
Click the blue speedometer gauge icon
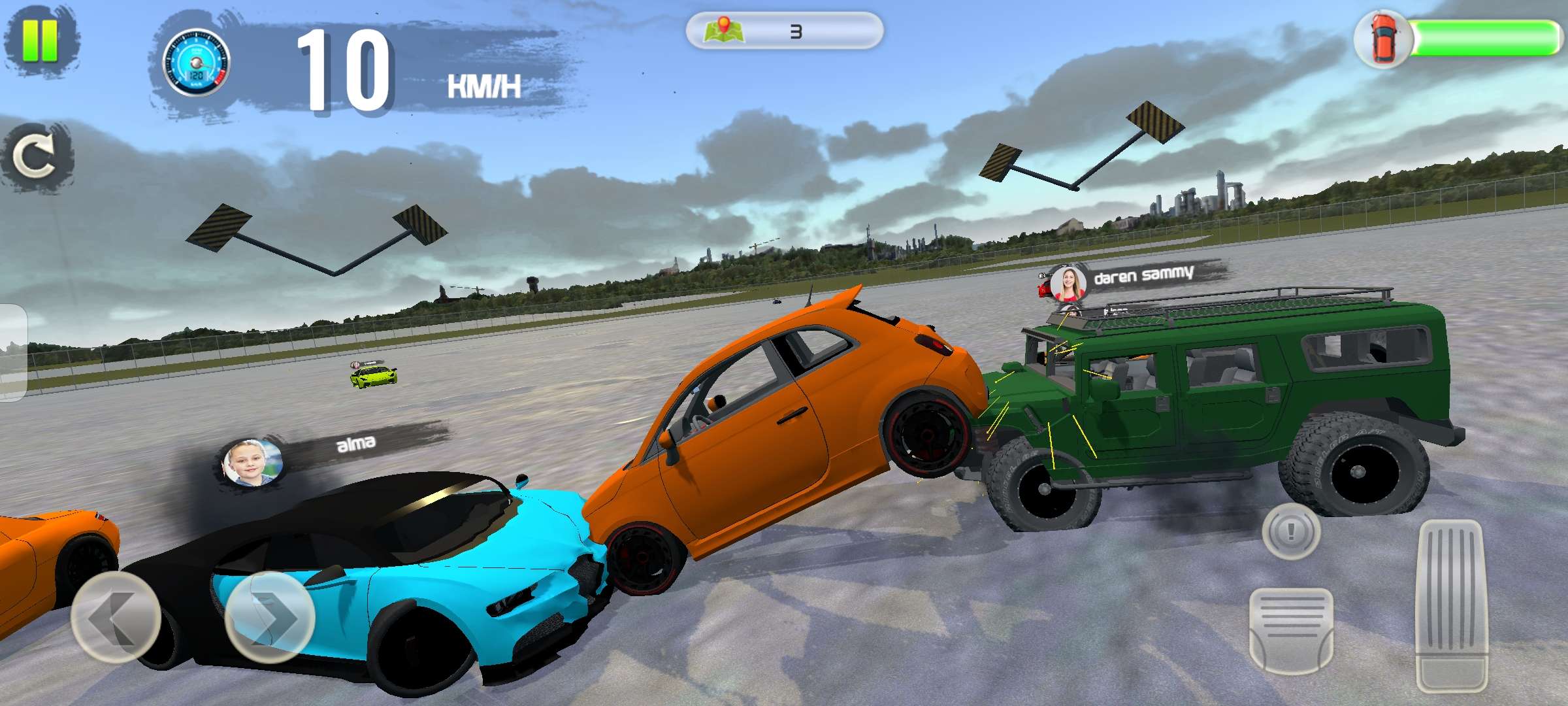(196, 62)
